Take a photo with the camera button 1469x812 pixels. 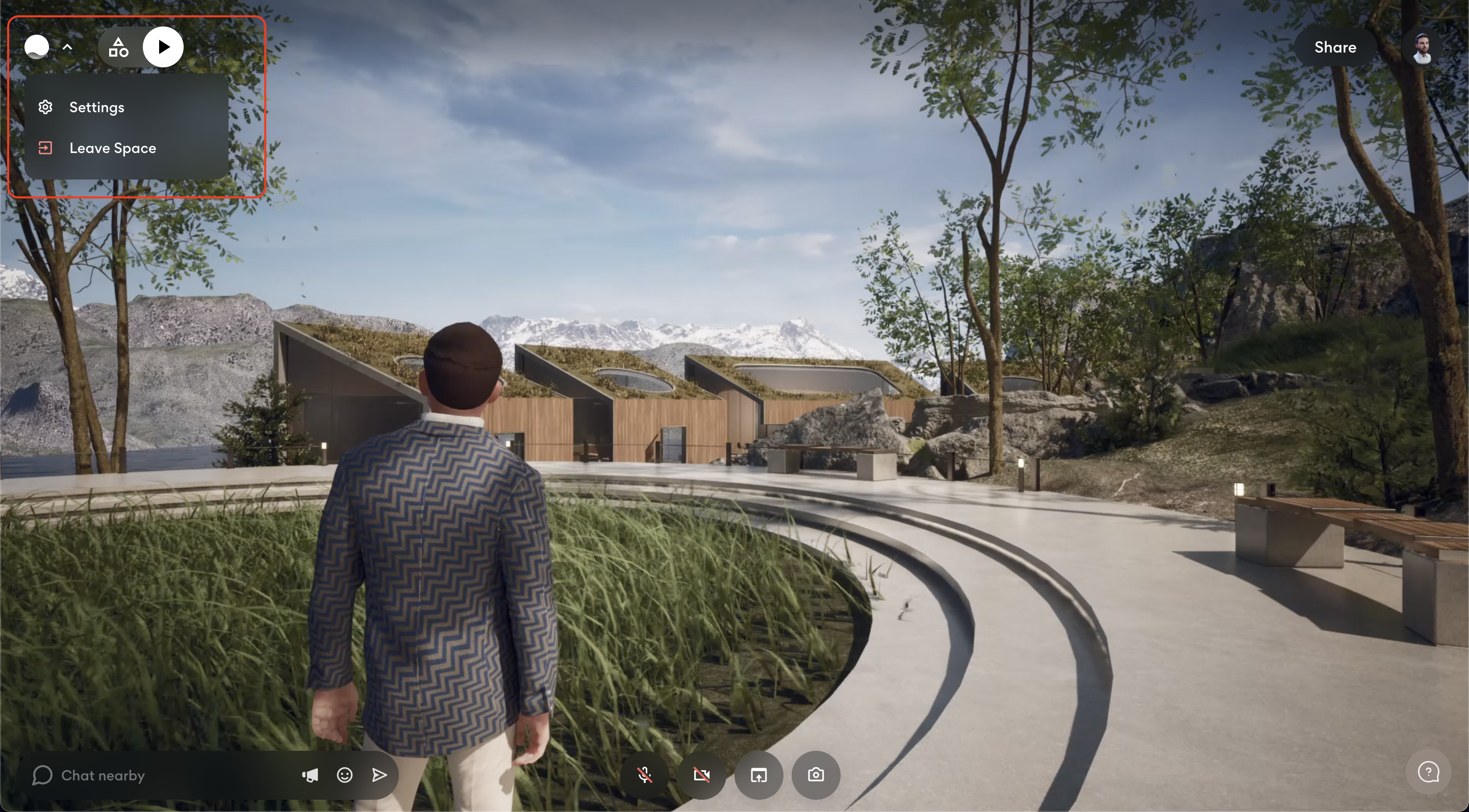816,775
